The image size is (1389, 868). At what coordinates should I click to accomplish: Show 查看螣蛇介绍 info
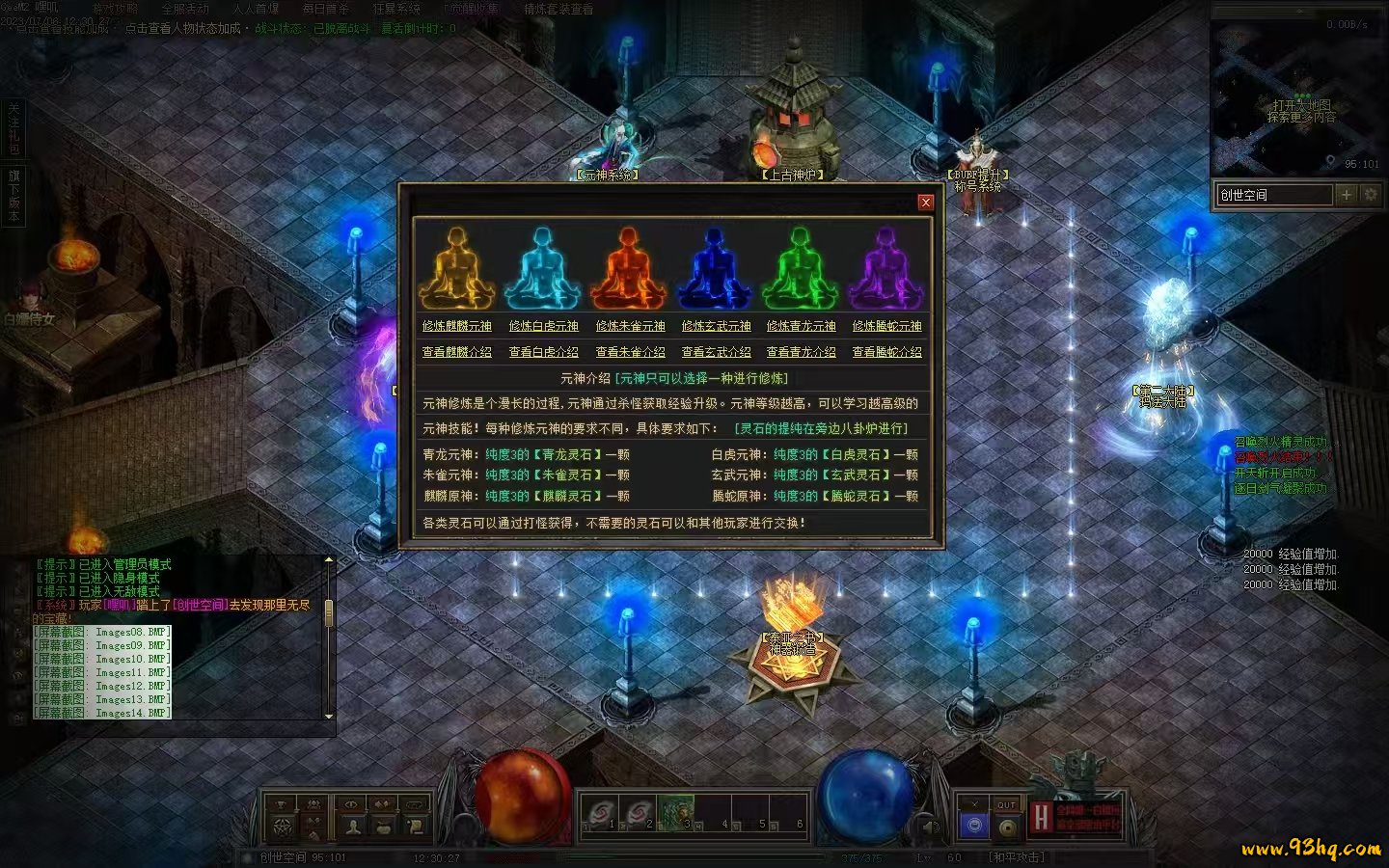pyautogui.click(x=886, y=352)
